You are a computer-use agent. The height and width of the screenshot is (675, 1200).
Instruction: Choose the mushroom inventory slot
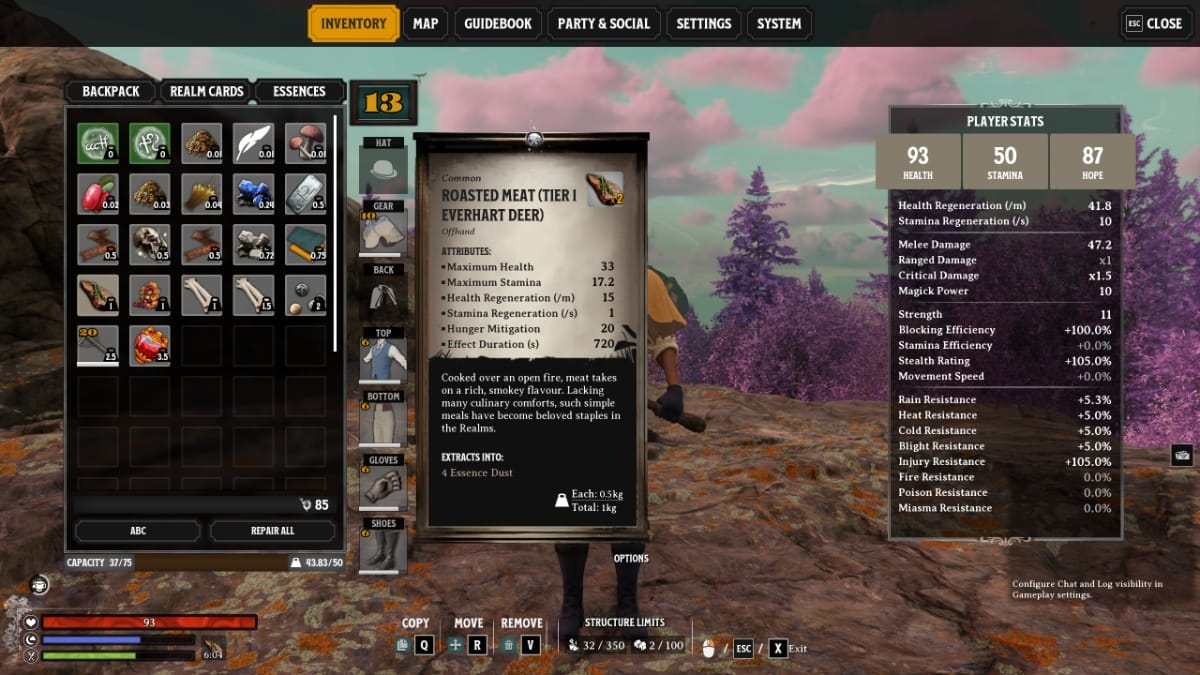(305, 143)
